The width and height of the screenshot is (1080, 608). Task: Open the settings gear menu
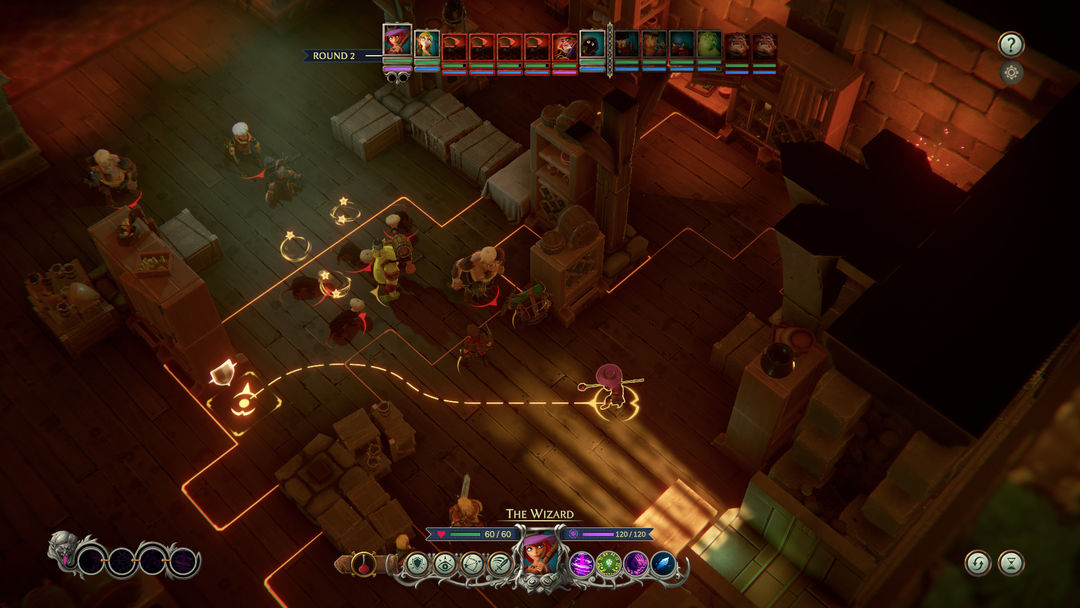(x=1011, y=72)
